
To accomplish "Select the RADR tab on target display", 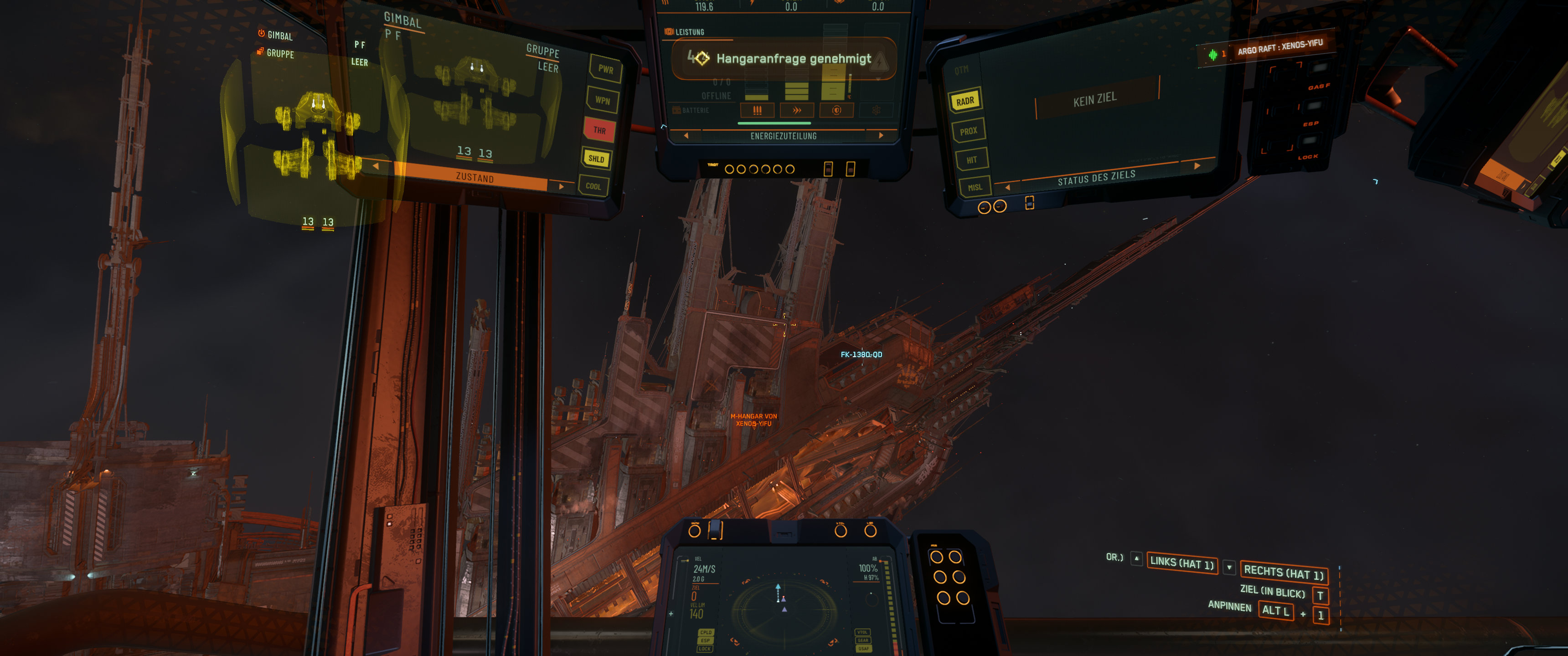I will [965, 101].
